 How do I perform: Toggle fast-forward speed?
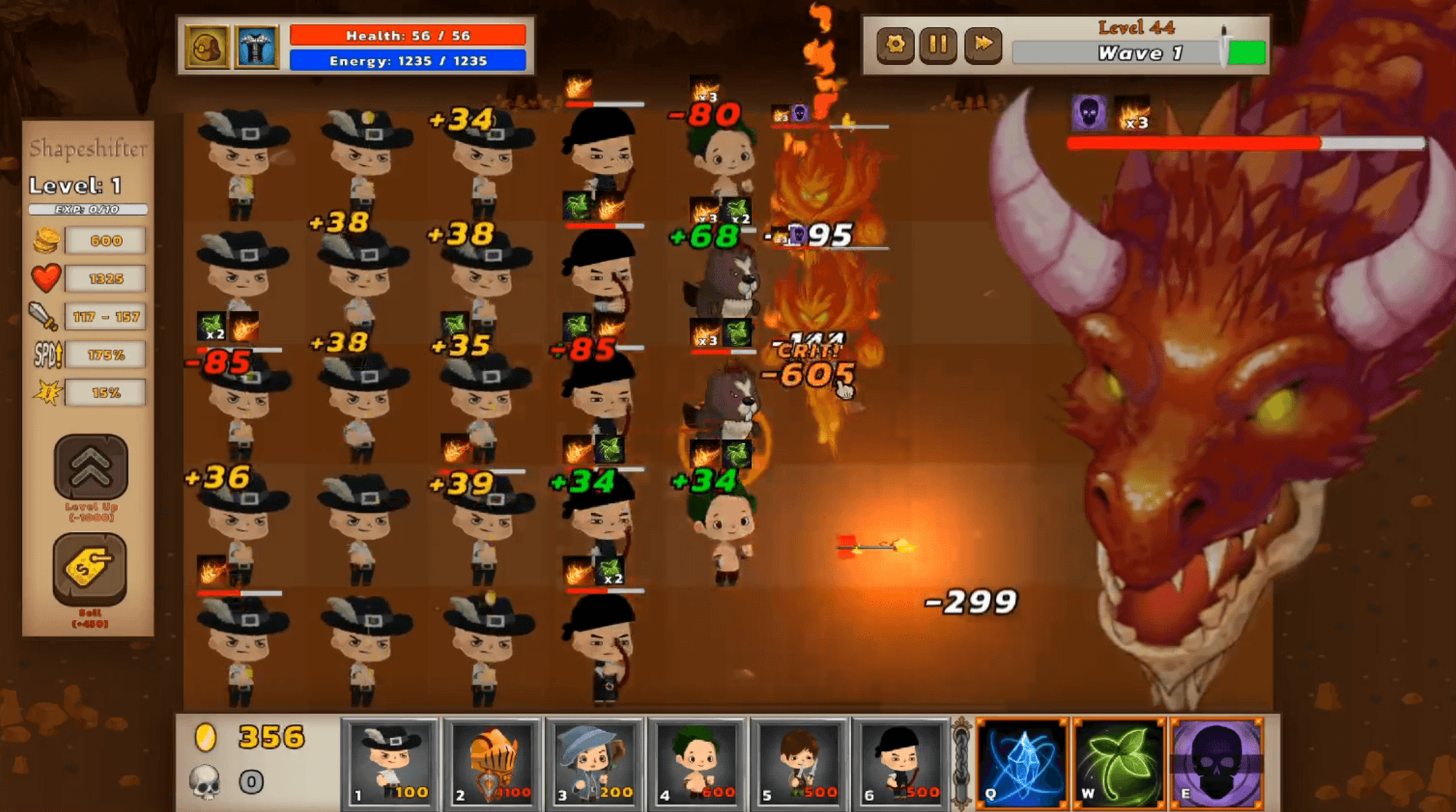click(x=983, y=45)
